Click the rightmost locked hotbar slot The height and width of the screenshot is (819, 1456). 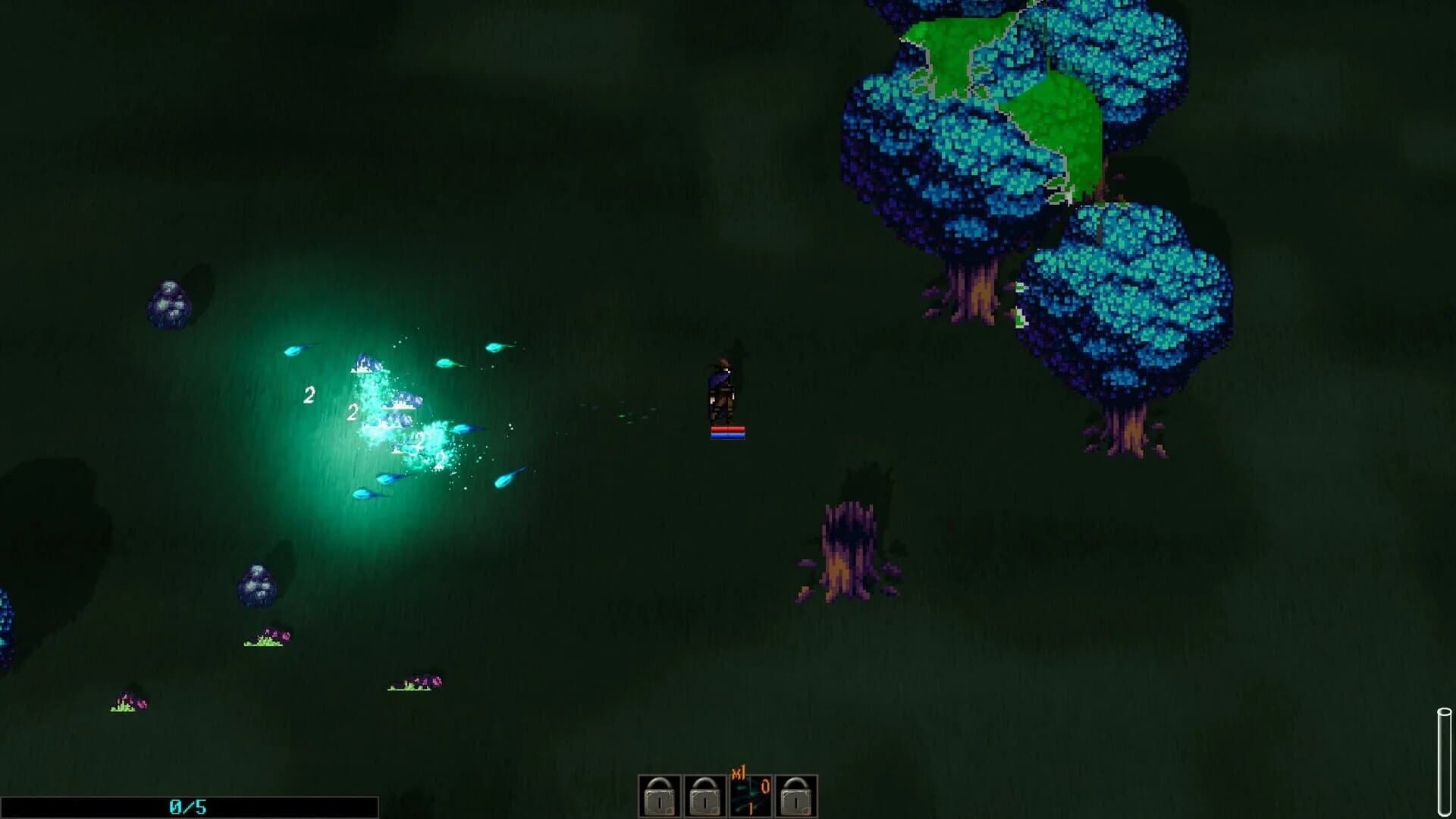[x=795, y=798]
